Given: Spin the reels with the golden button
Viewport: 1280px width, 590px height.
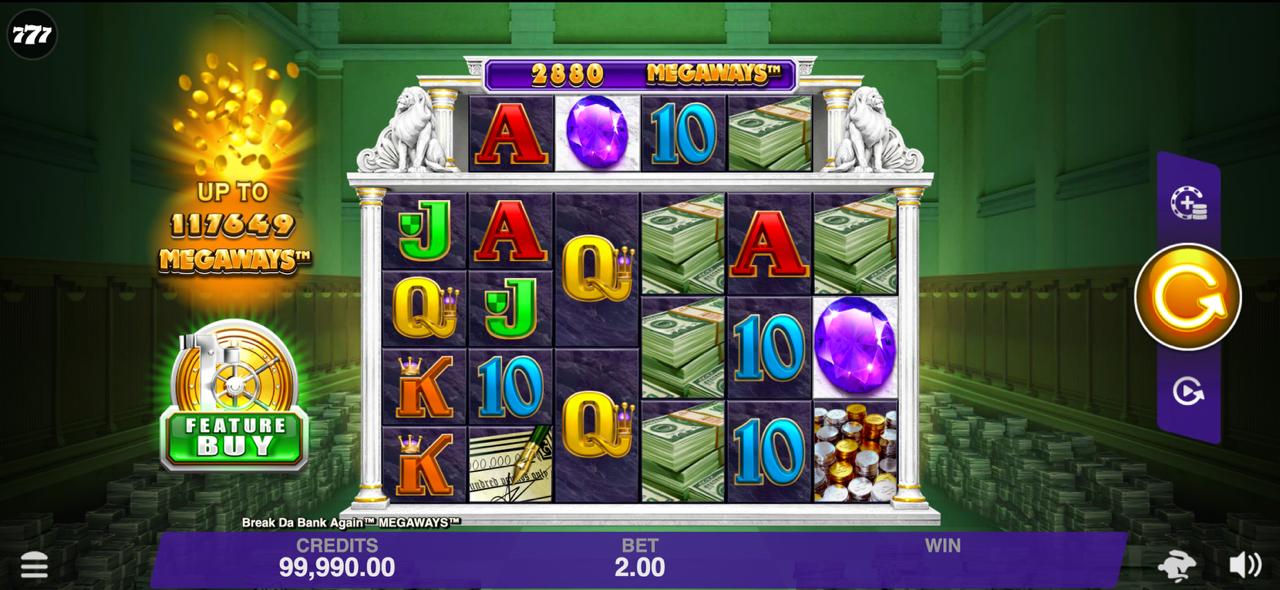Looking at the screenshot, I should coord(1187,296).
